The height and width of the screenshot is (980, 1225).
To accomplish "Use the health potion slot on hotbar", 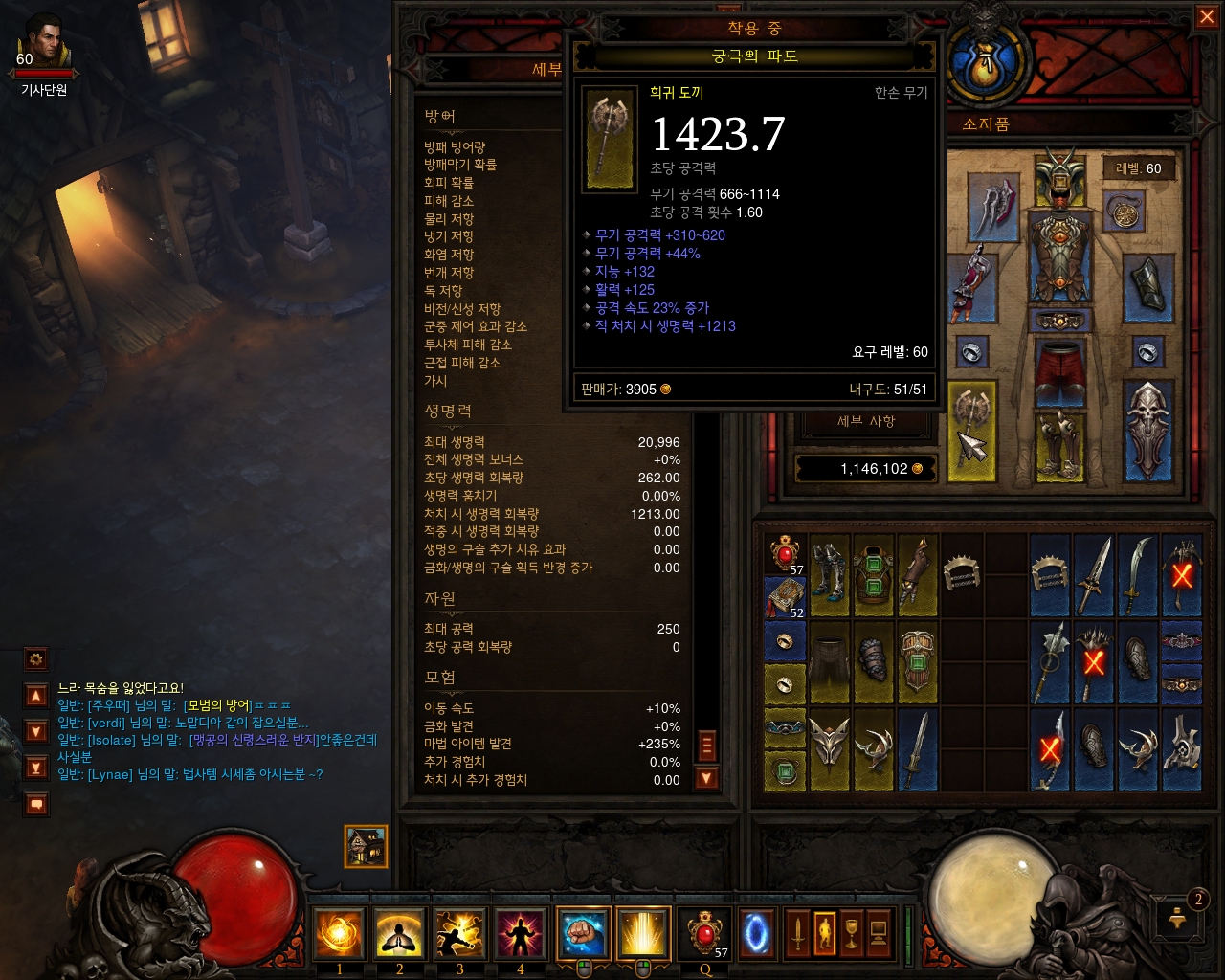I will (x=704, y=932).
